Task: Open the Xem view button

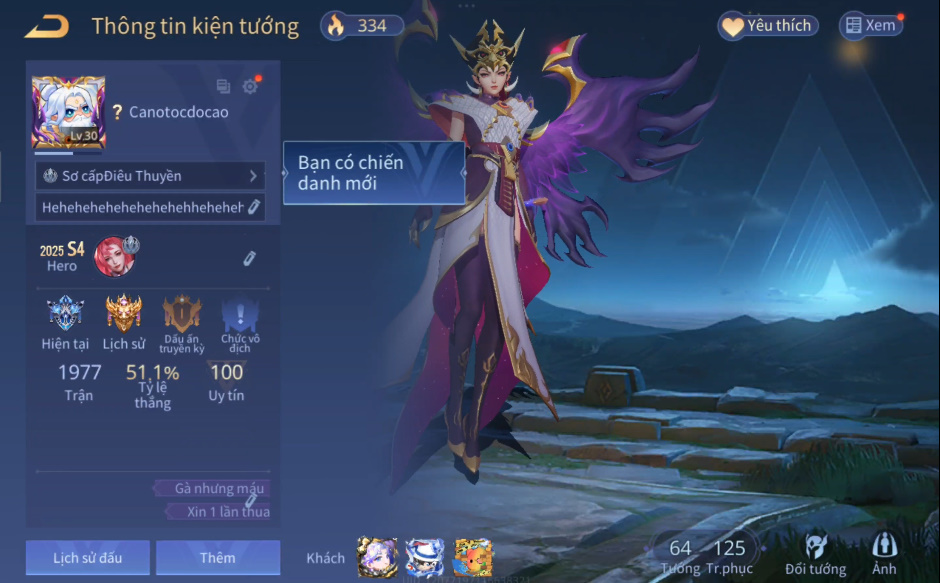Action: click(870, 26)
